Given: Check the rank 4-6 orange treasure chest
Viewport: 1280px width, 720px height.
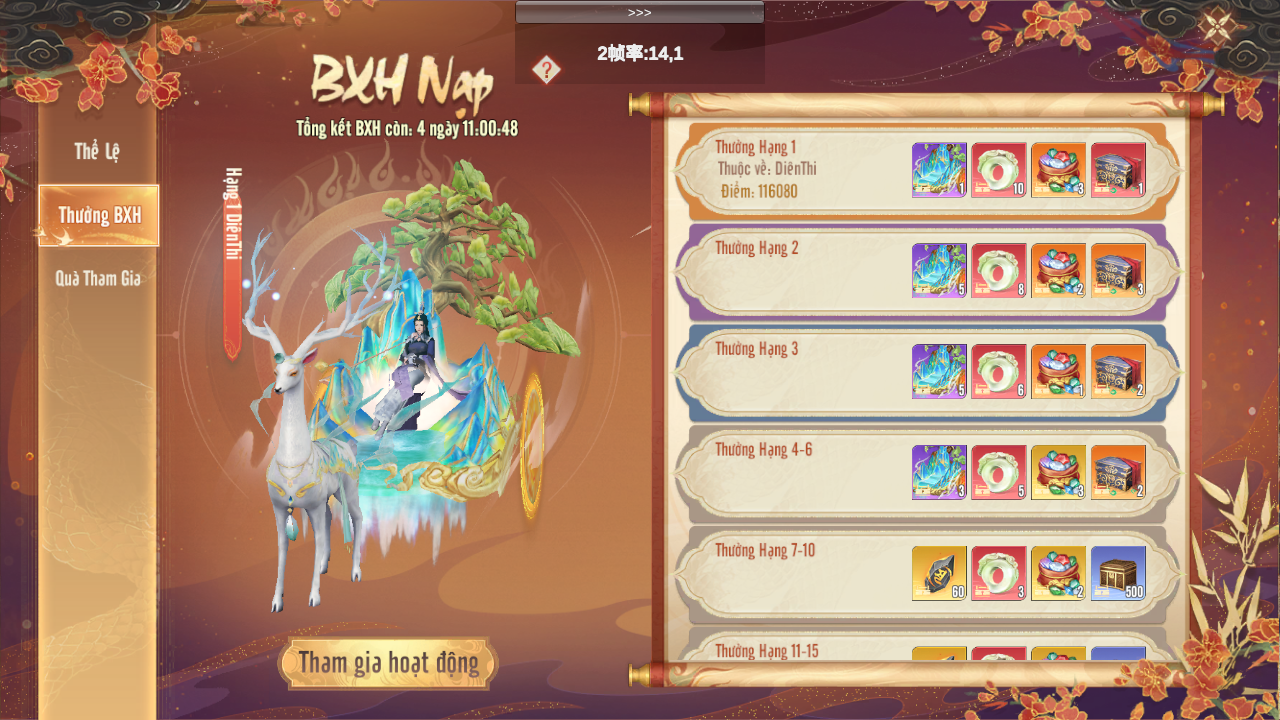Looking at the screenshot, I should [x=1119, y=473].
